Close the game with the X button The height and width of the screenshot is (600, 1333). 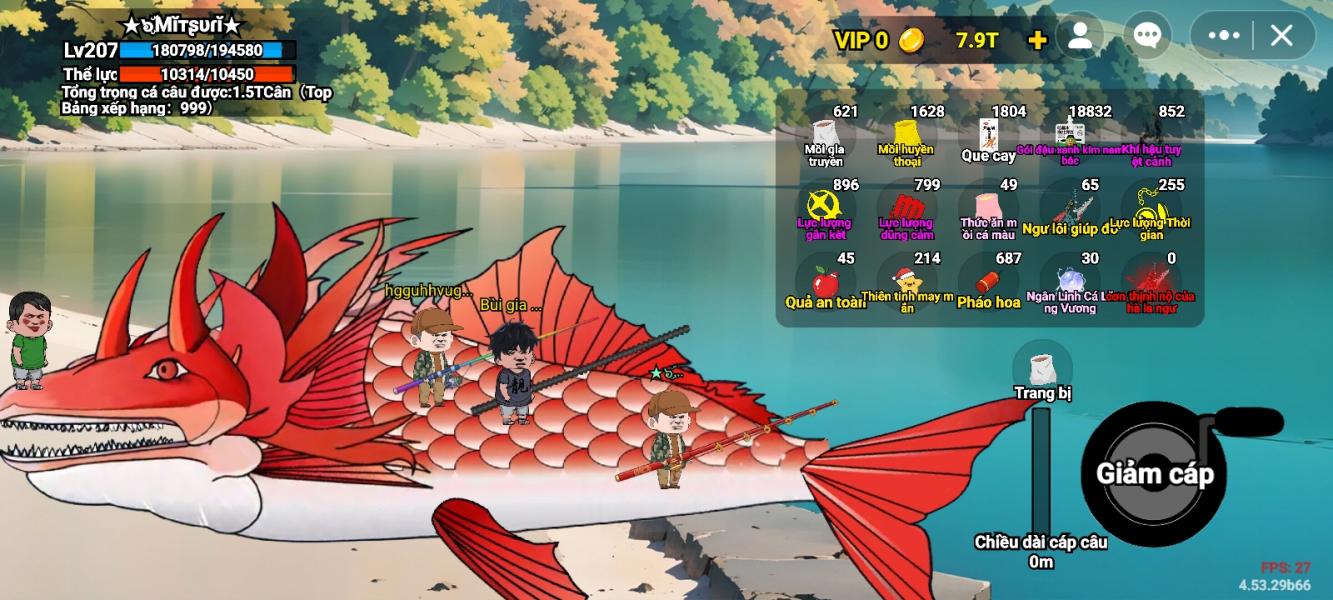point(1281,36)
